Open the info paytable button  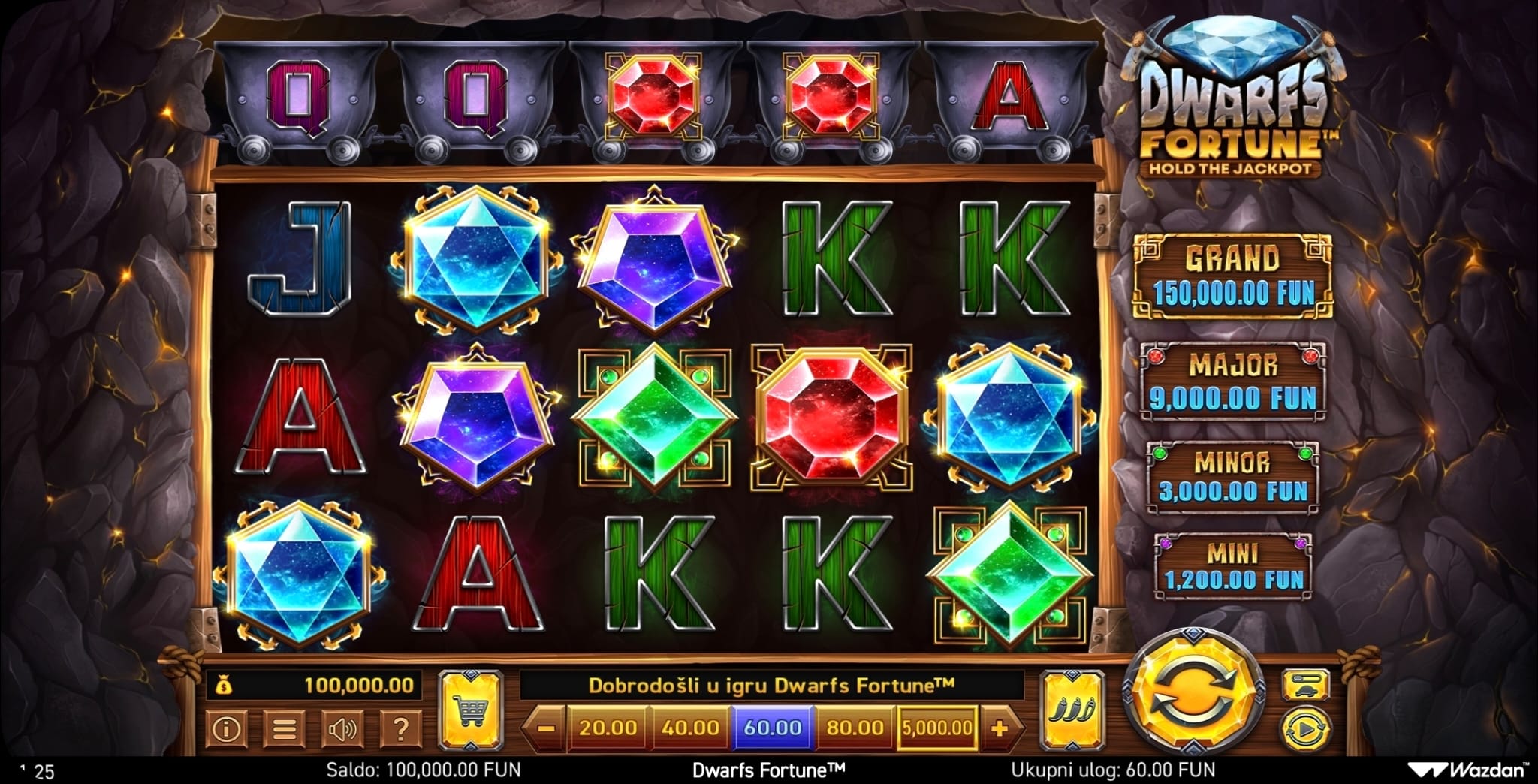[226, 728]
